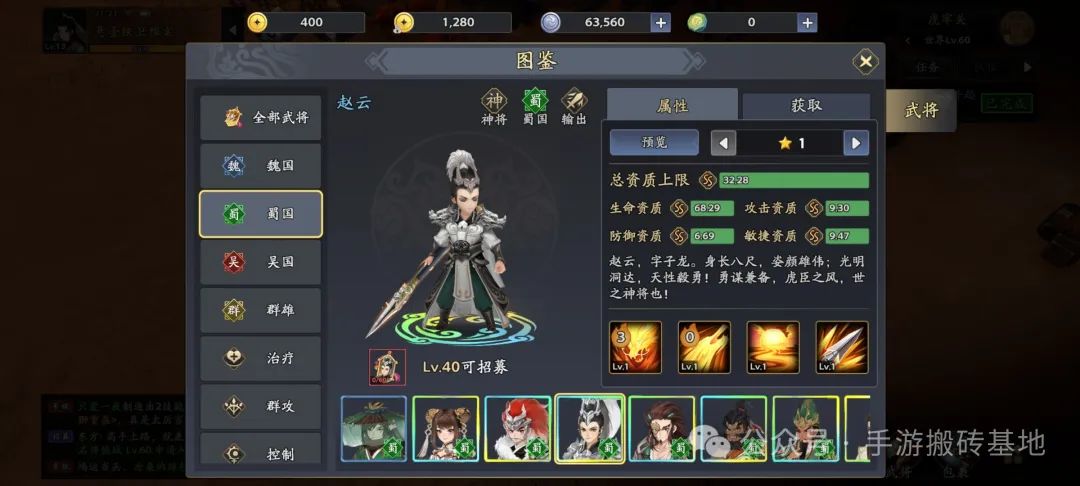Open the 属性 tab

[x=672, y=106]
